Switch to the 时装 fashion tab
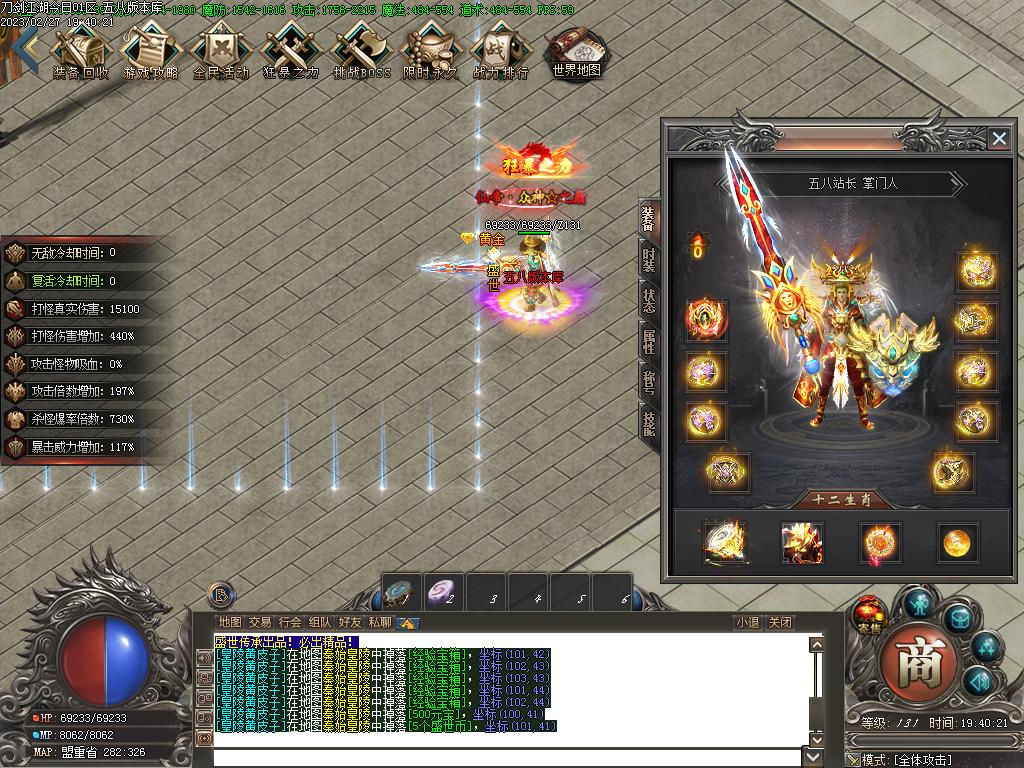 pyautogui.click(x=649, y=261)
